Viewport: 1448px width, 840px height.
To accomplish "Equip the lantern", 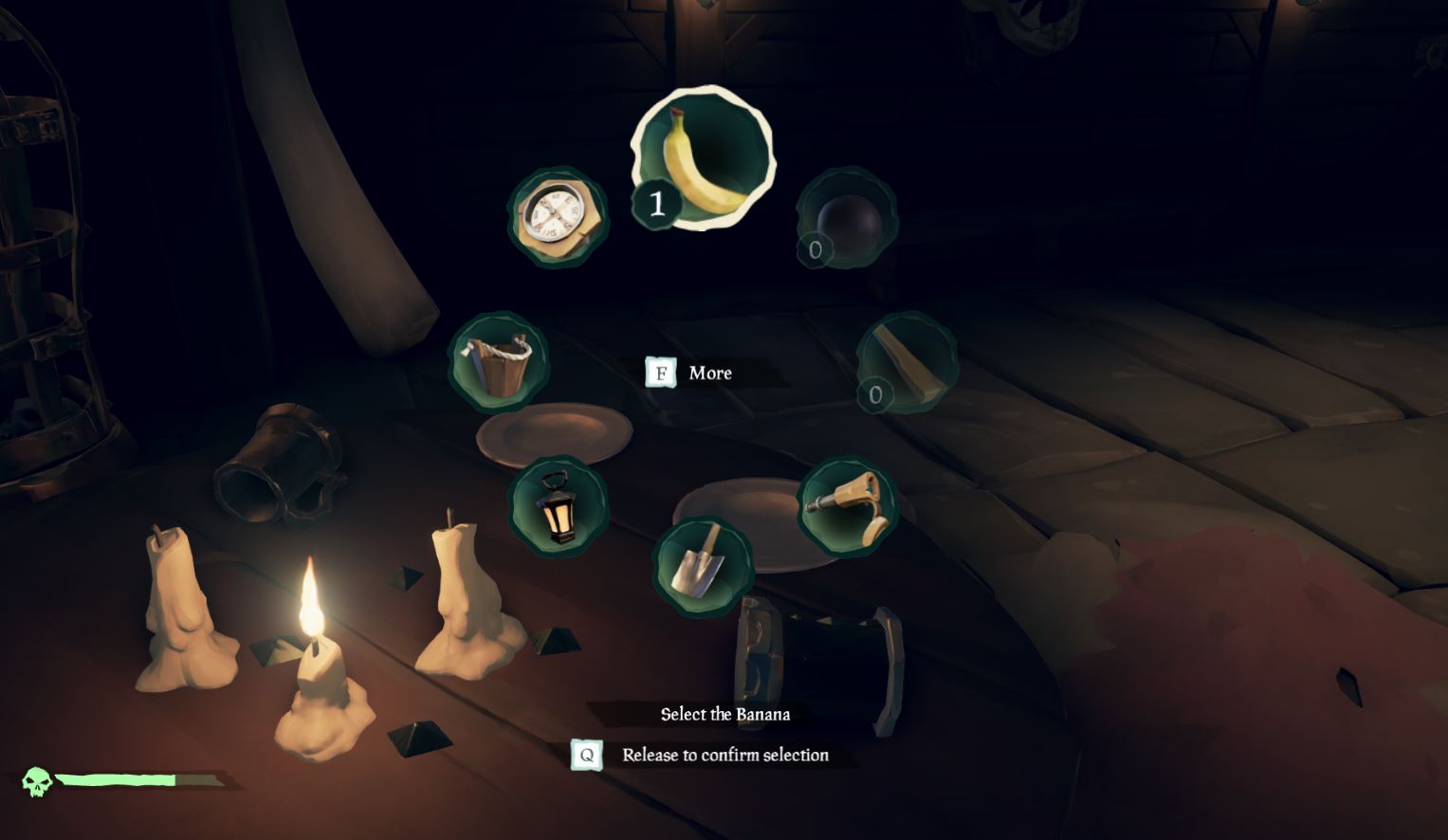I will [x=558, y=506].
